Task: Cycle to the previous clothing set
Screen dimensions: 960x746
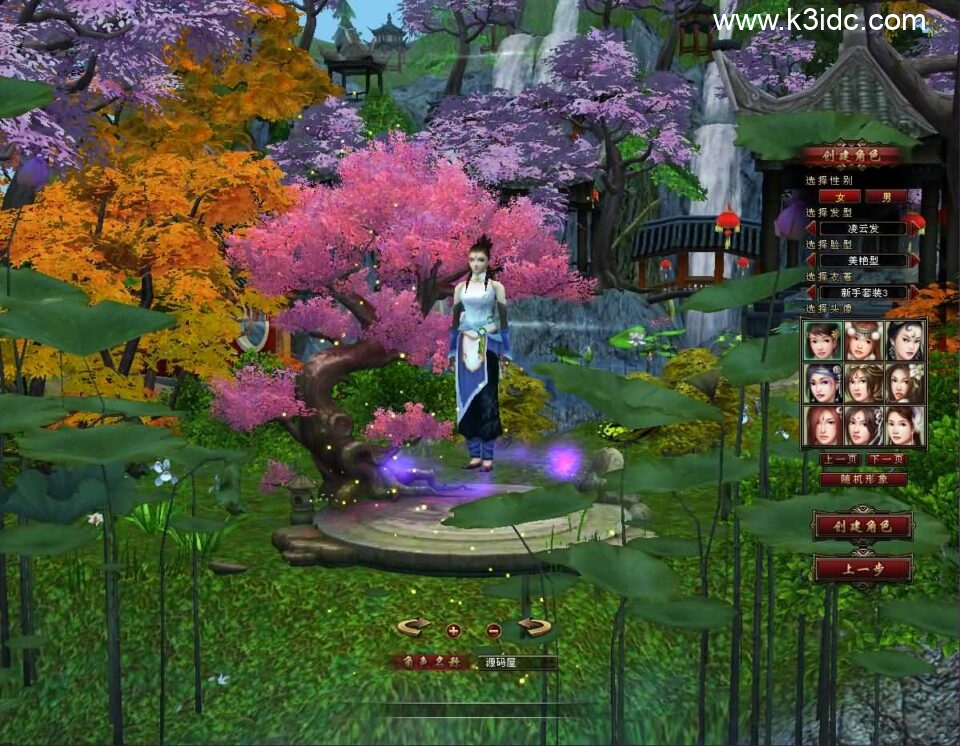Action: (x=811, y=292)
